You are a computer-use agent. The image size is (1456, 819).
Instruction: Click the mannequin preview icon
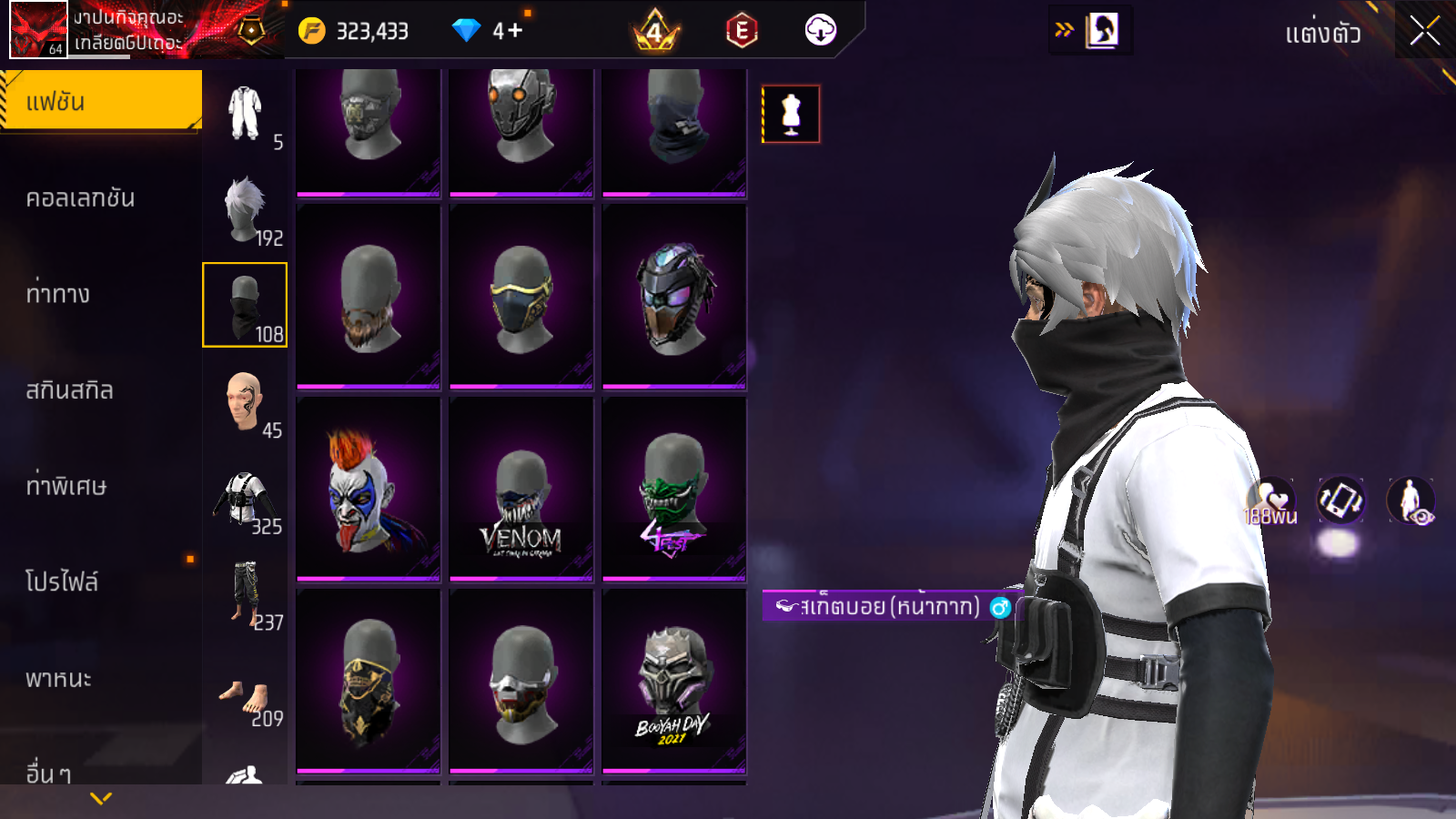[x=791, y=115]
